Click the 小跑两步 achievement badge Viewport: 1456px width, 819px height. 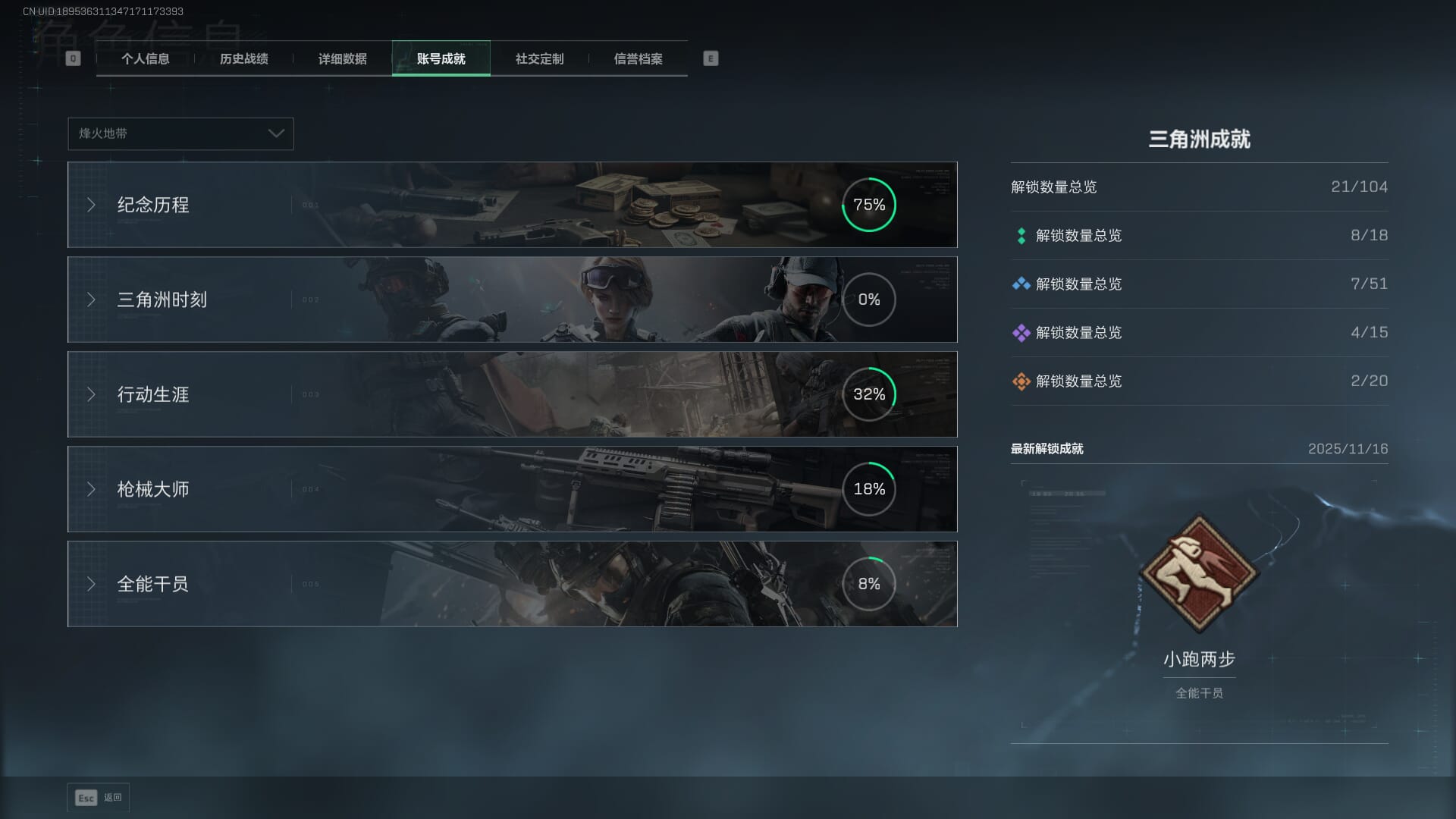pyautogui.click(x=1199, y=573)
